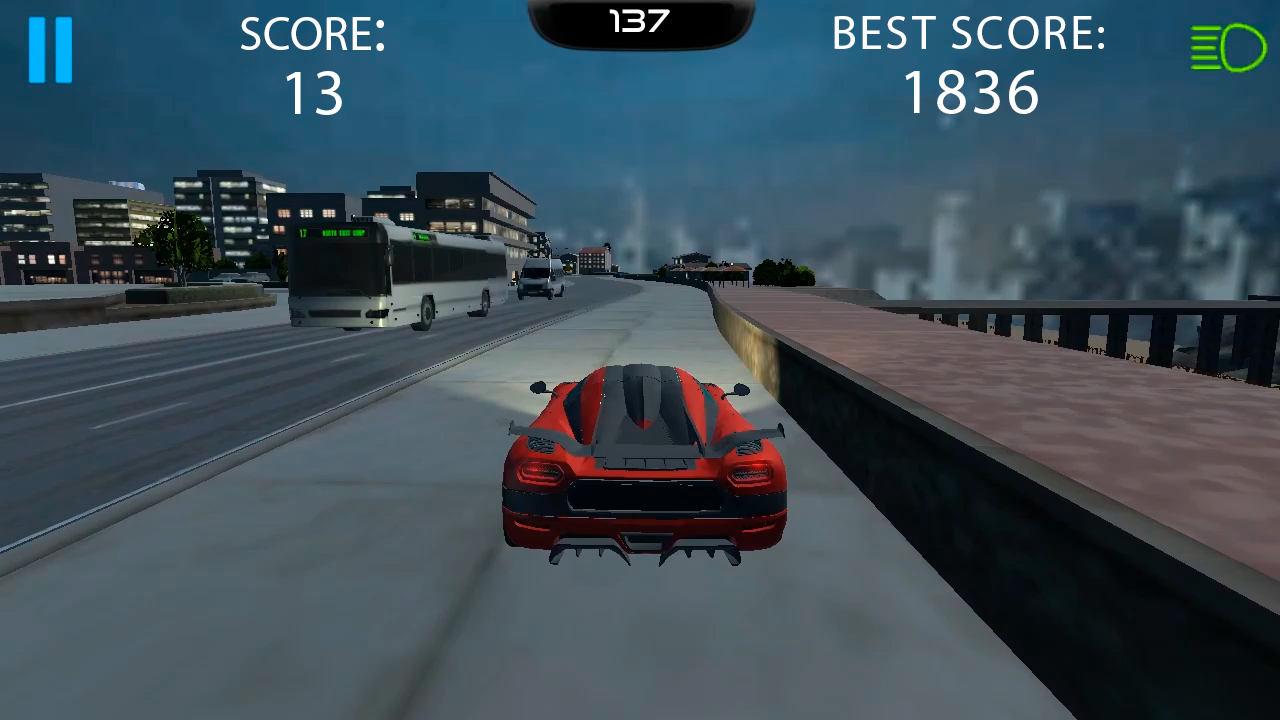Click the score value 13
The image size is (1280, 720).
[313, 94]
